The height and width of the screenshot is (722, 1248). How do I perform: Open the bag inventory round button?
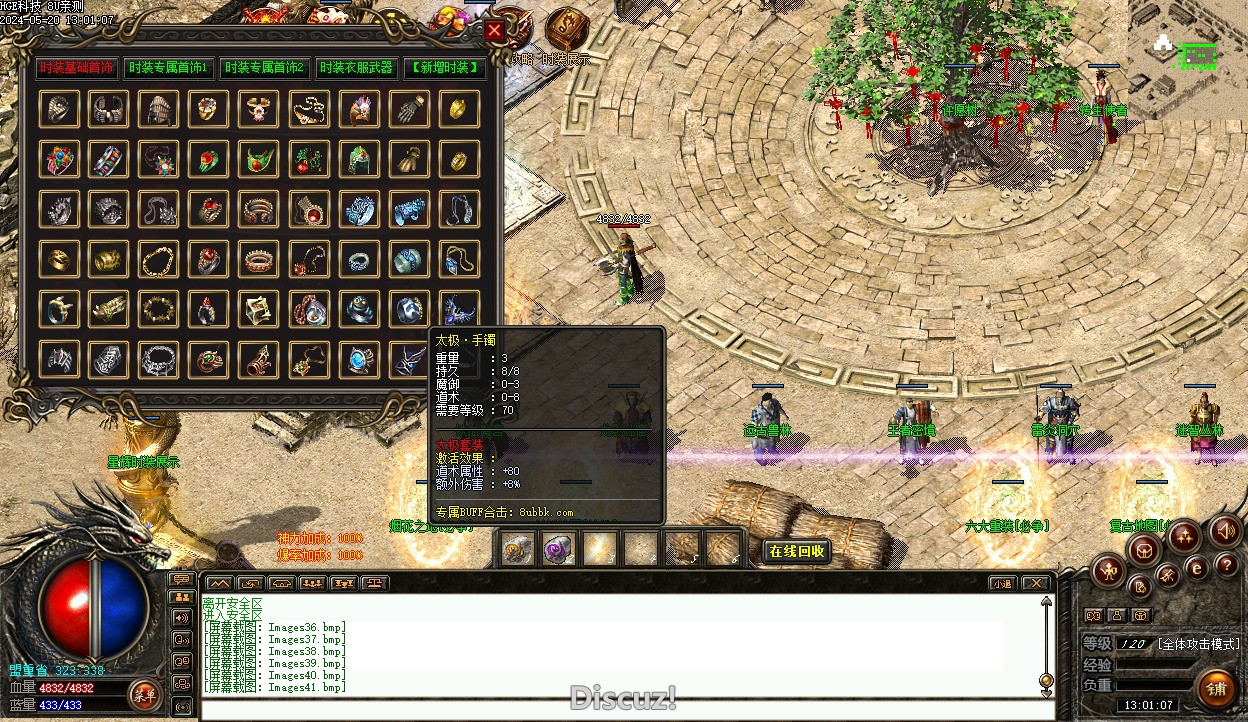click(1143, 548)
